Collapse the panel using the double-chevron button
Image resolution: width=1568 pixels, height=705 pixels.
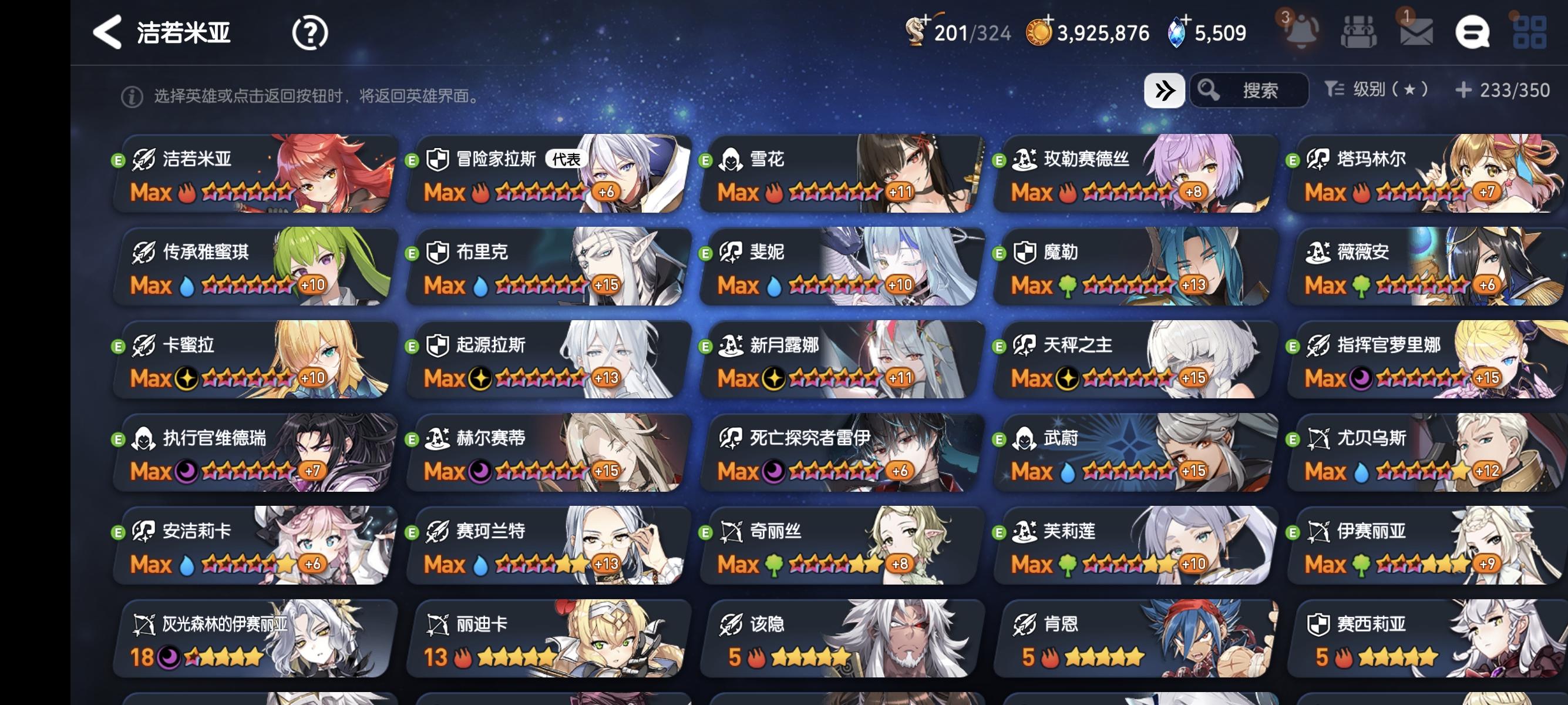point(1165,90)
